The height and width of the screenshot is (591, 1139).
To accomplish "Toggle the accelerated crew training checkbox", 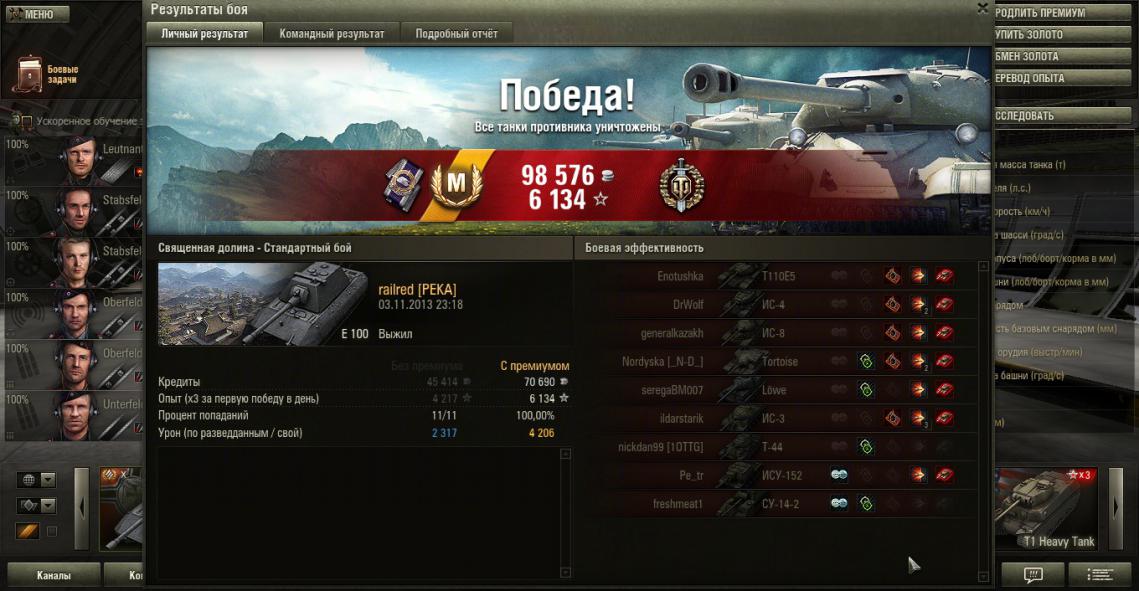I will tap(27, 122).
